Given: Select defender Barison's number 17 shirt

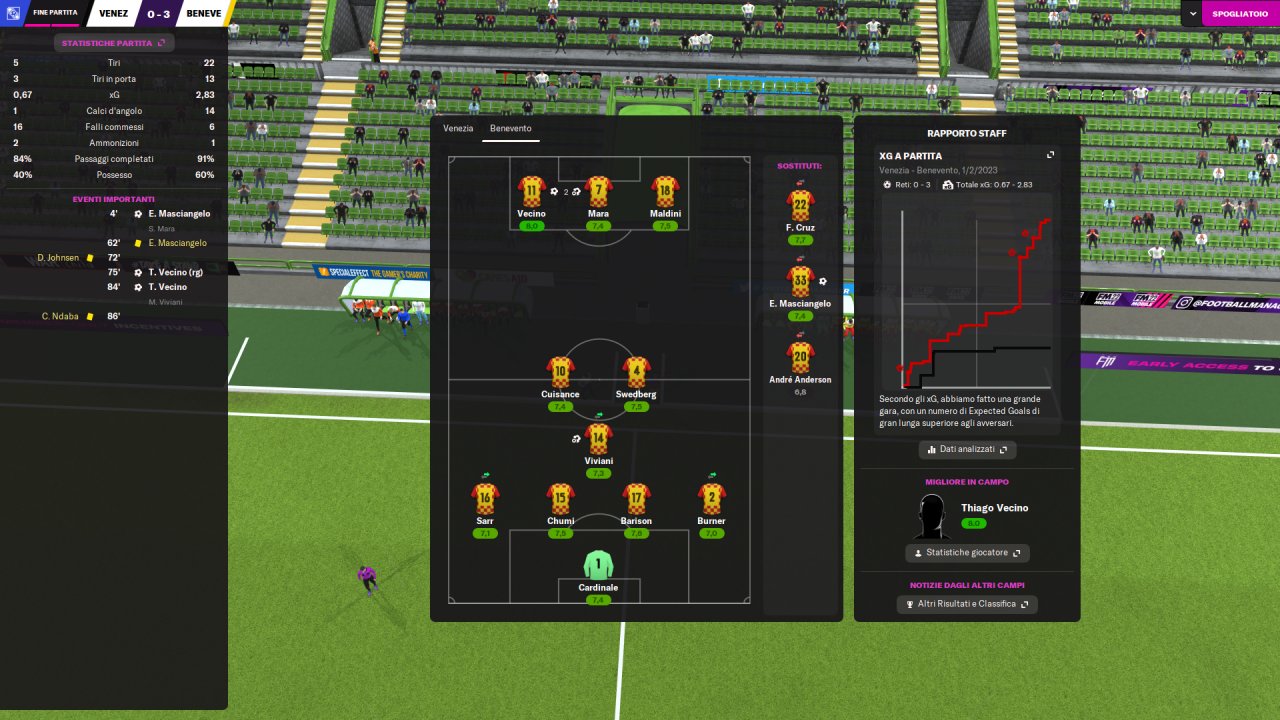Looking at the screenshot, I should [636, 498].
